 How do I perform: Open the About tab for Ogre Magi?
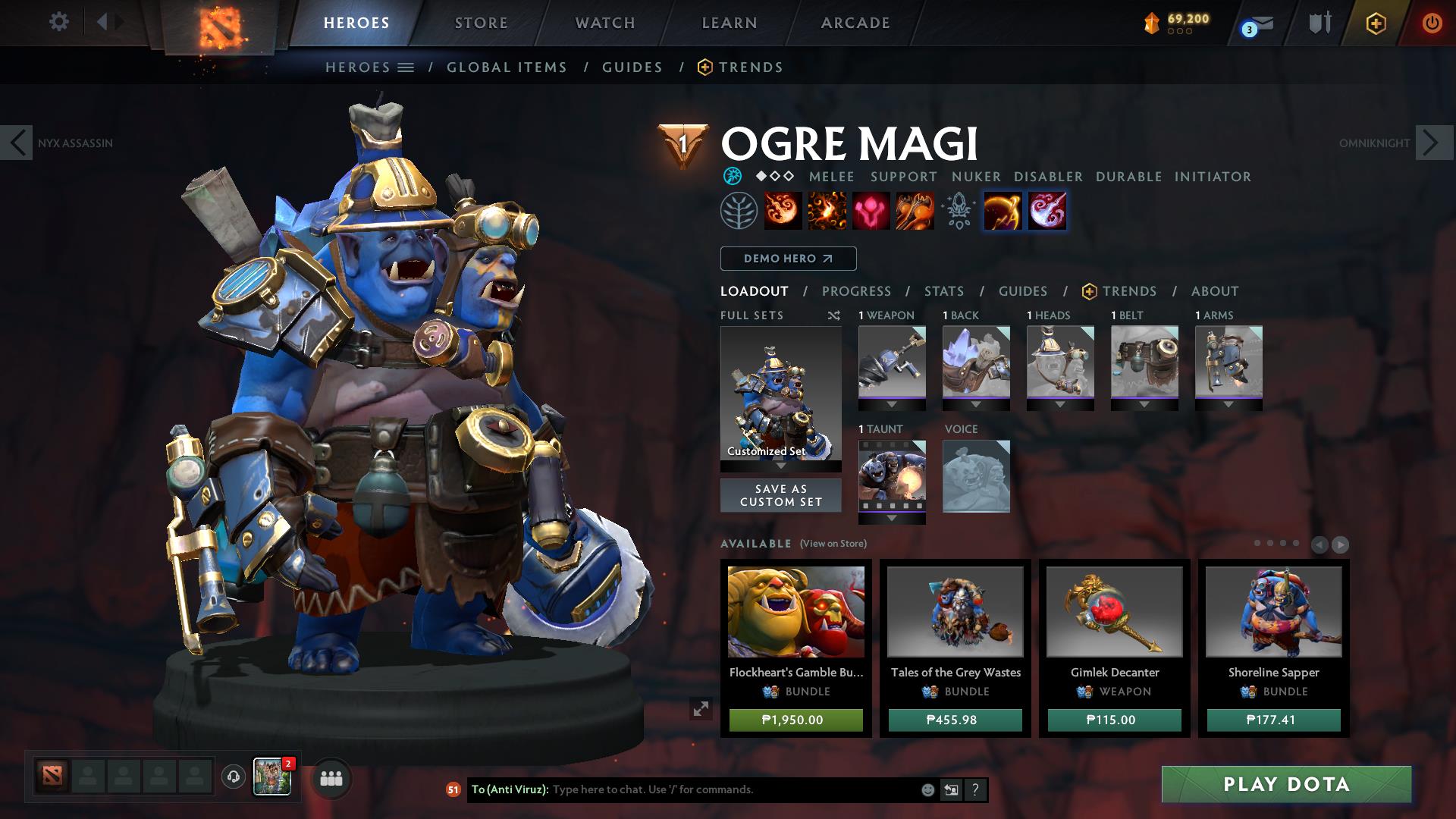1215,291
